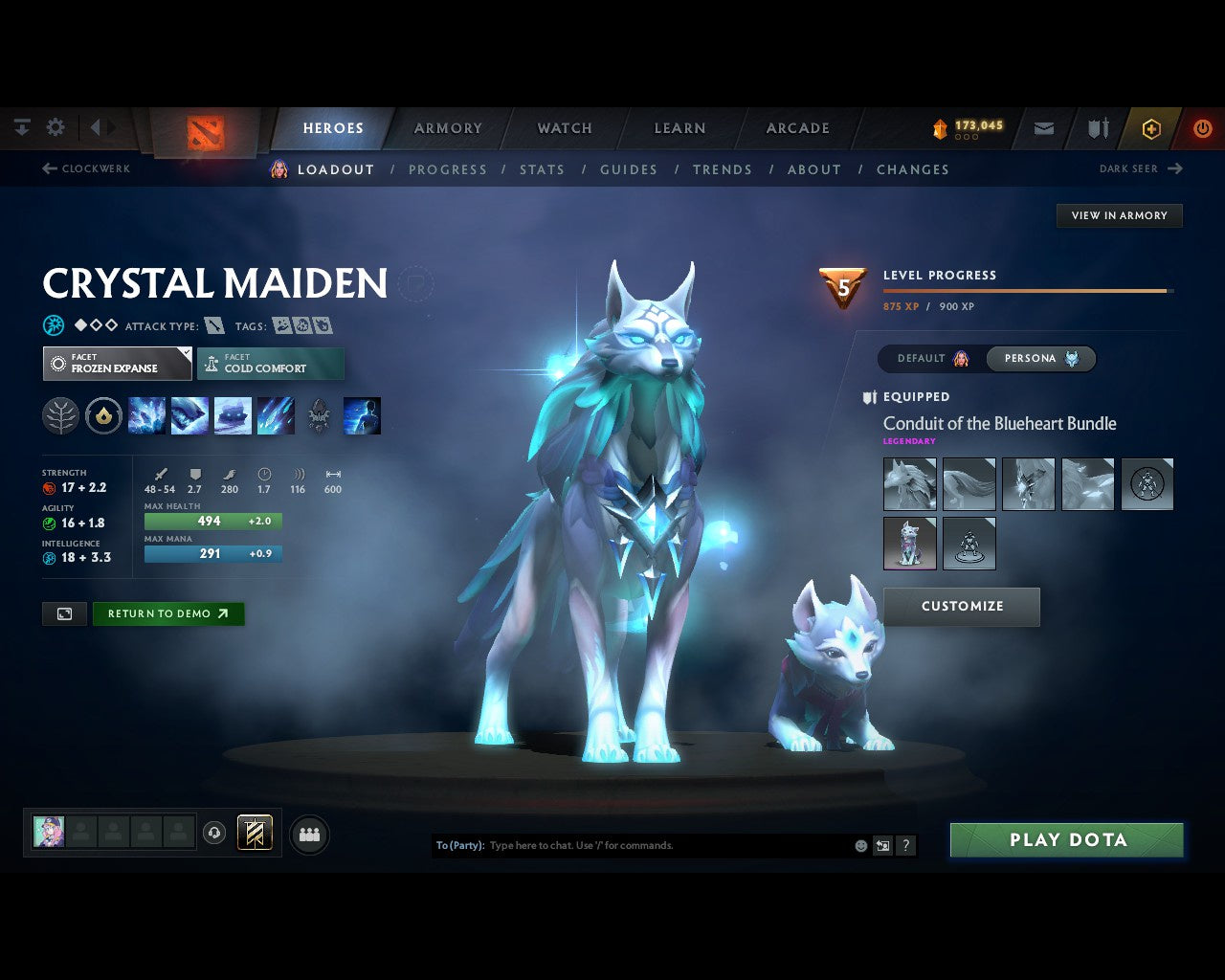Click View in Armory
The height and width of the screenshot is (980, 1225).
click(1119, 215)
